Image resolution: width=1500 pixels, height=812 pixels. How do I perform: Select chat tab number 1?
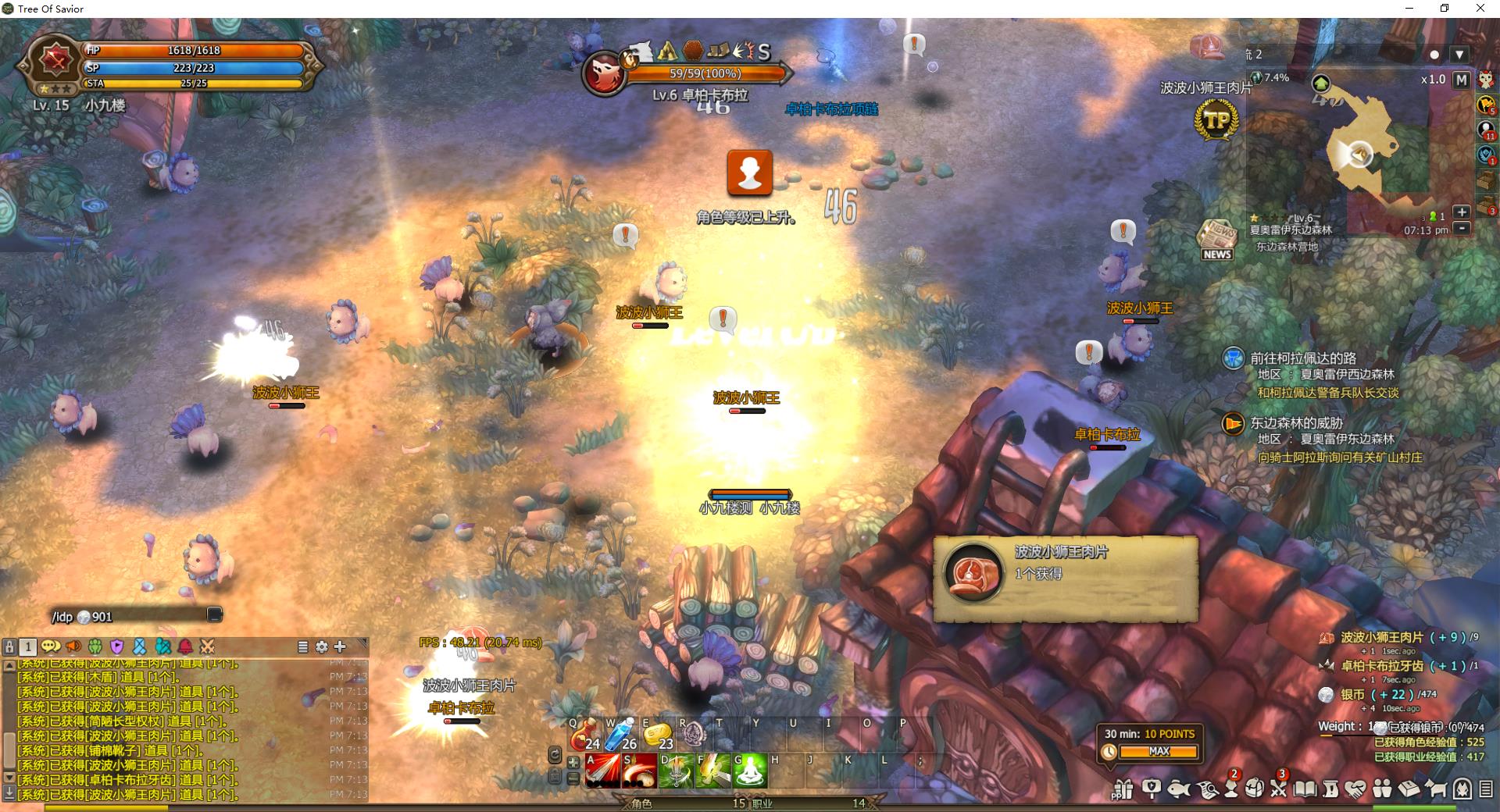click(28, 646)
